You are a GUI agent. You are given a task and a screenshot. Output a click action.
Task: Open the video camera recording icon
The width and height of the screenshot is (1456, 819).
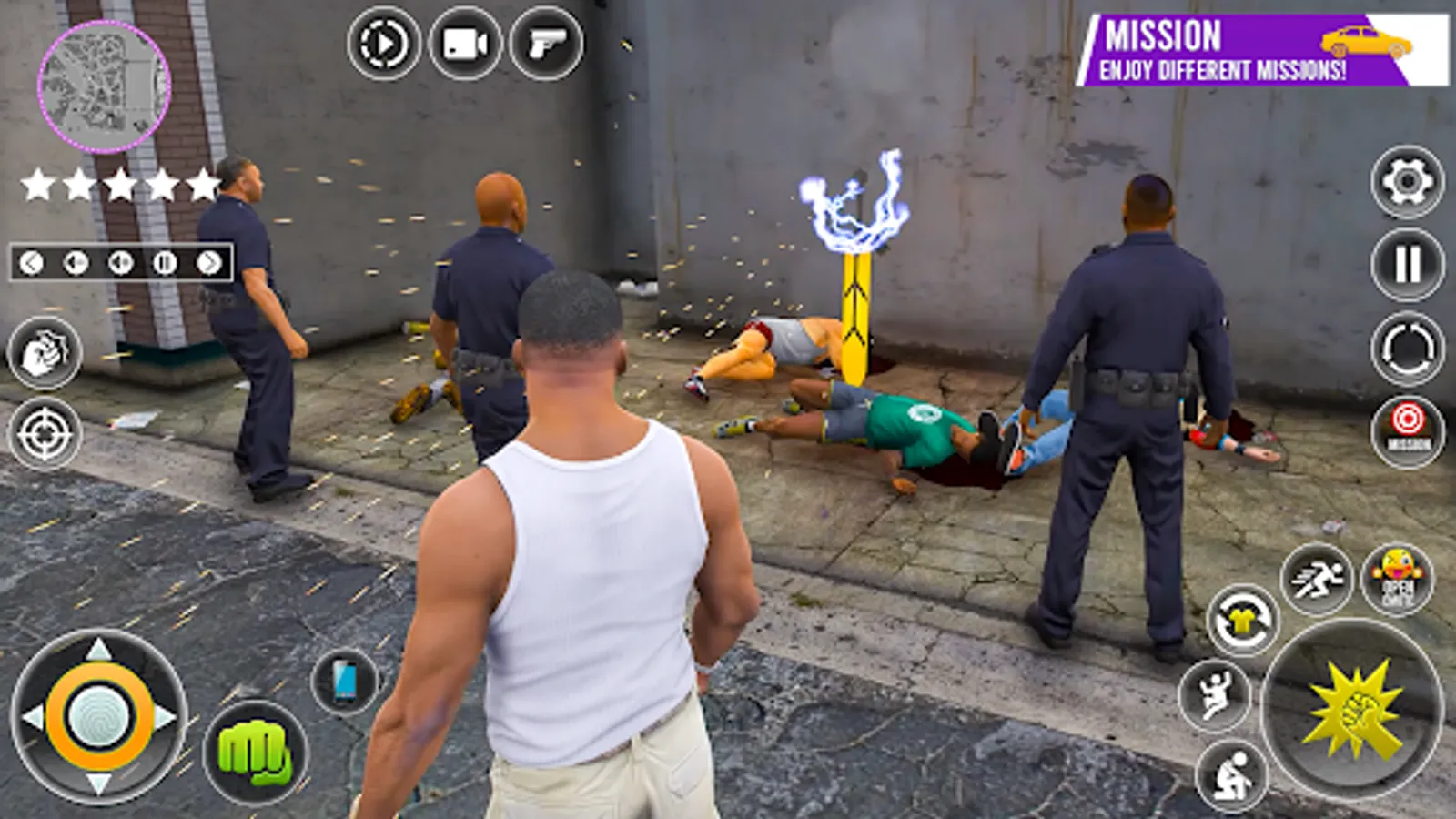(x=465, y=42)
